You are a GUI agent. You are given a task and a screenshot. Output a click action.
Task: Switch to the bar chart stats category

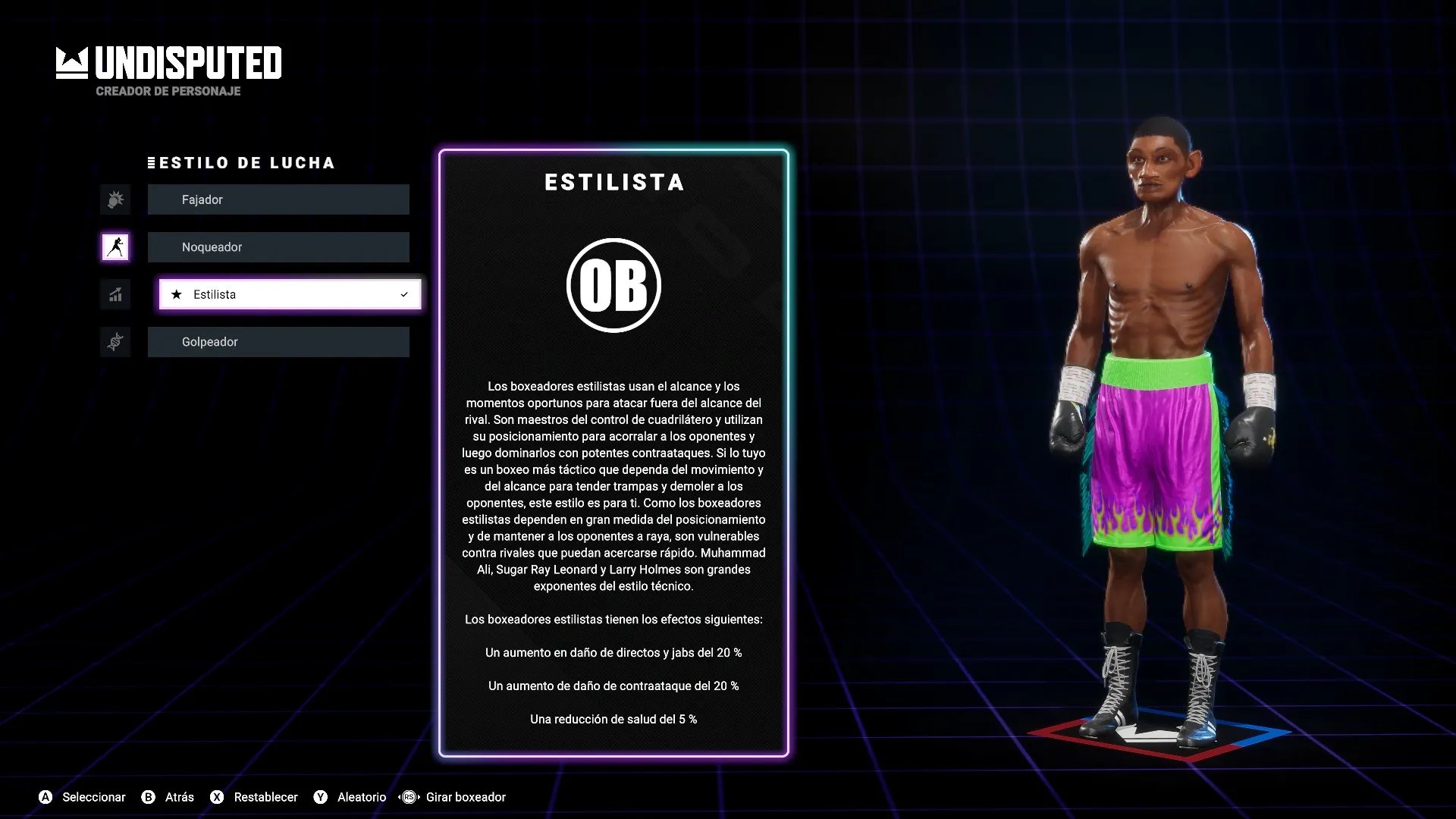coord(115,294)
